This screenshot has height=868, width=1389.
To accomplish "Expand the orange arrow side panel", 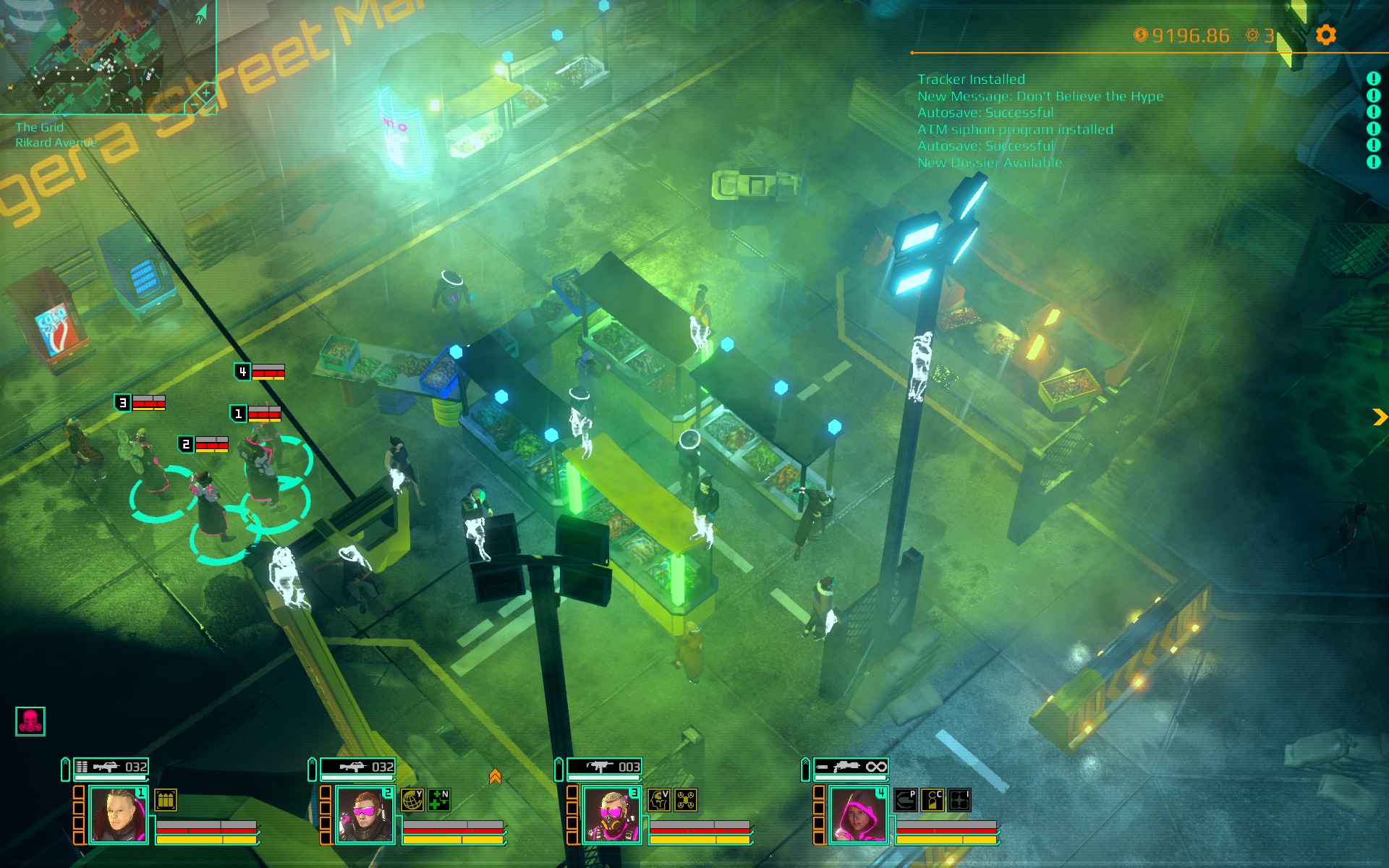I will 1380,417.
